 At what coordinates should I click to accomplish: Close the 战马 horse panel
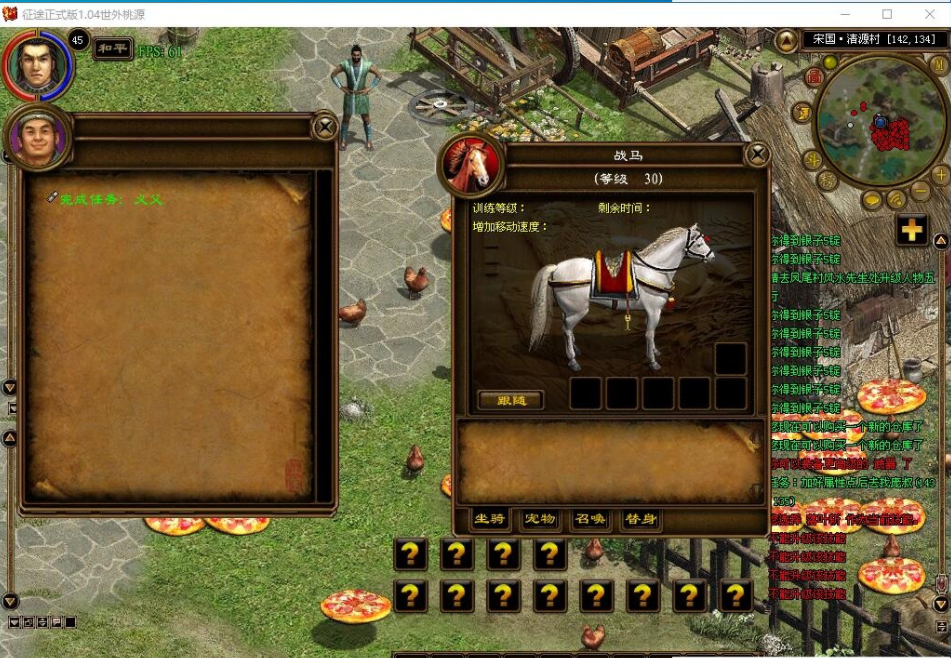click(x=758, y=154)
